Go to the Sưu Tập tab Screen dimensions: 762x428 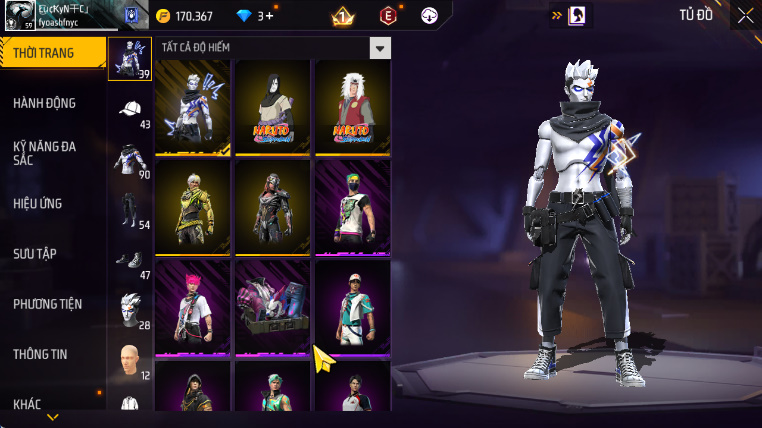[x=35, y=254]
